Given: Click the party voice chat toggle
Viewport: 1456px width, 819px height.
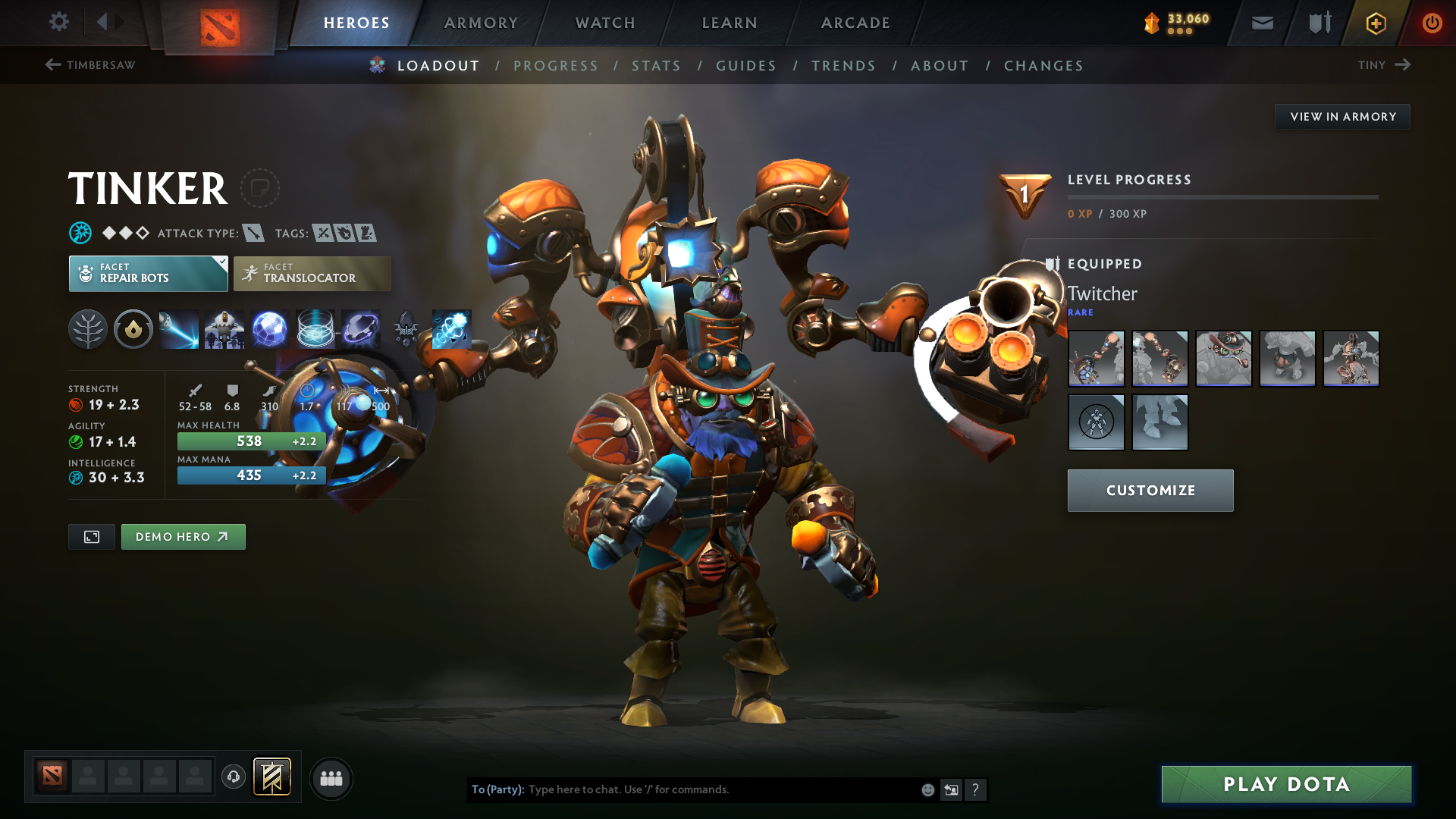Looking at the screenshot, I should (x=233, y=778).
